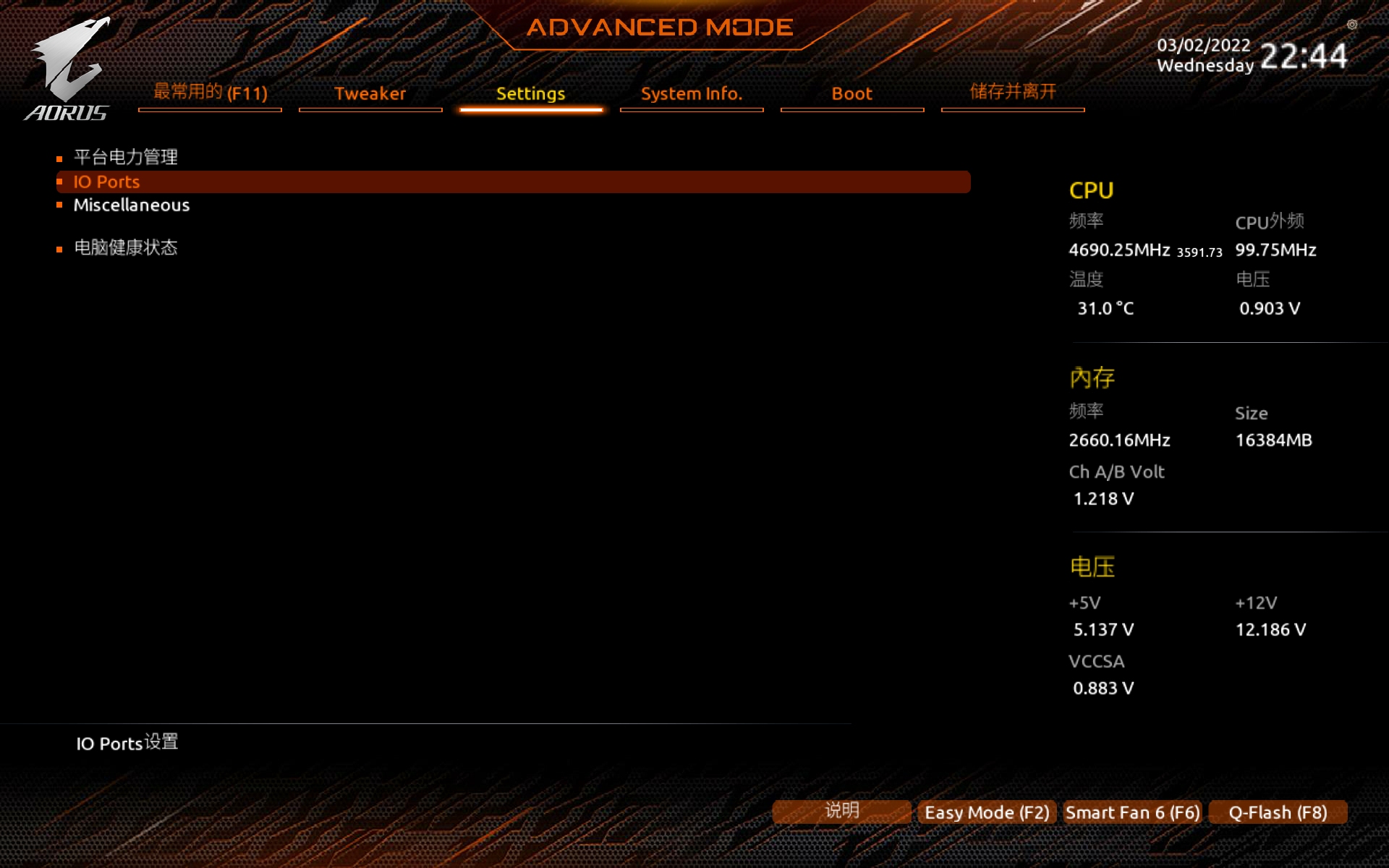Switch to Easy Mode (F2)

tap(986, 812)
